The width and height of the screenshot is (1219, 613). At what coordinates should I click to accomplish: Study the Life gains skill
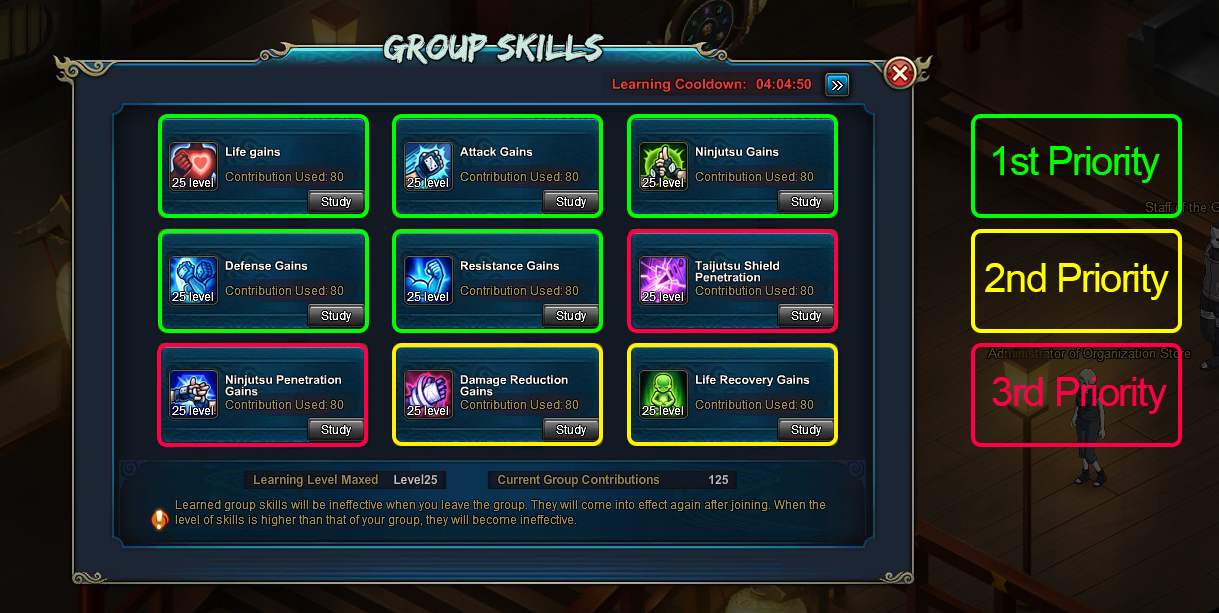336,202
